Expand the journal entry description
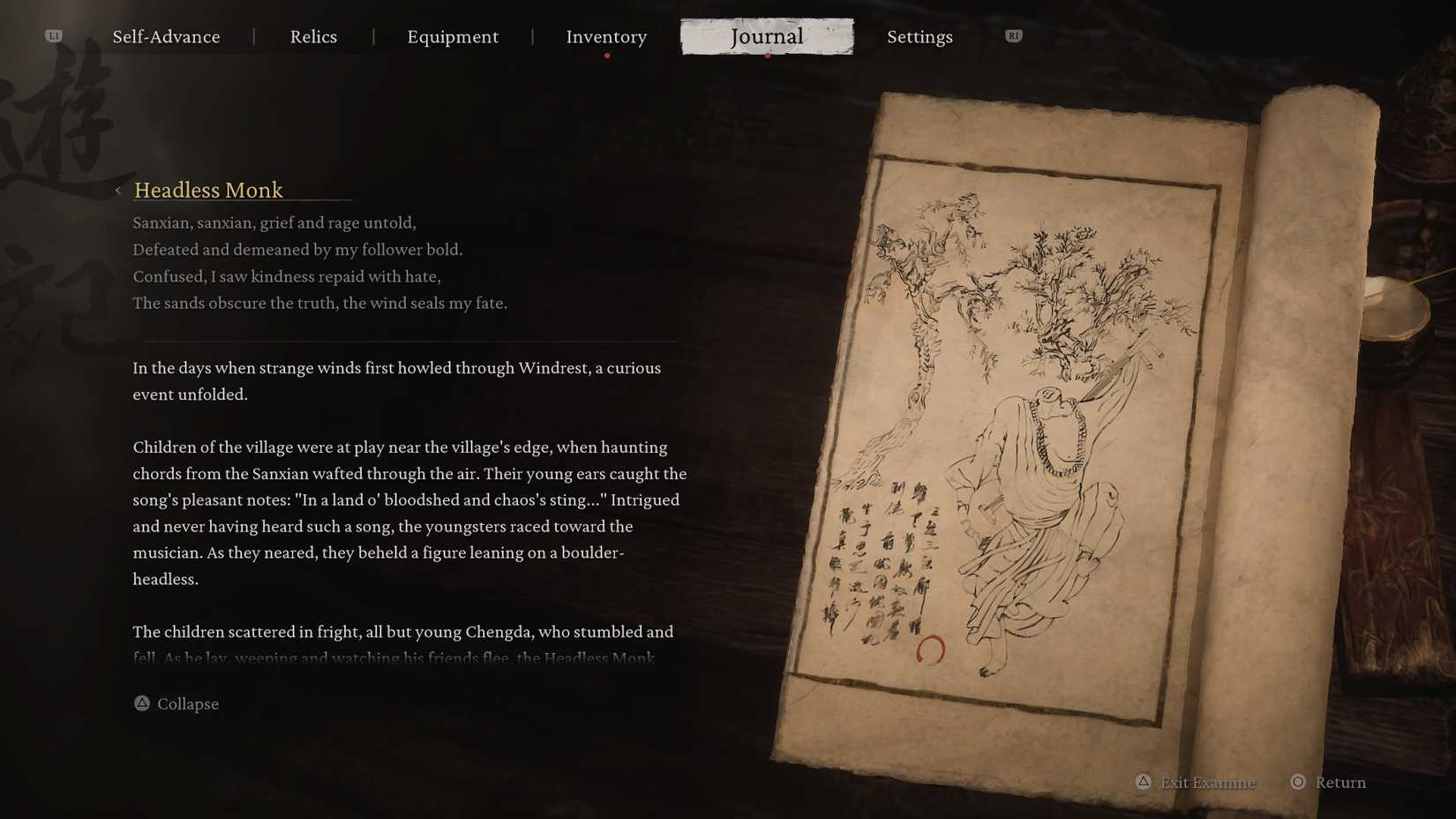The image size is (1456, 819). coord(176,703)
